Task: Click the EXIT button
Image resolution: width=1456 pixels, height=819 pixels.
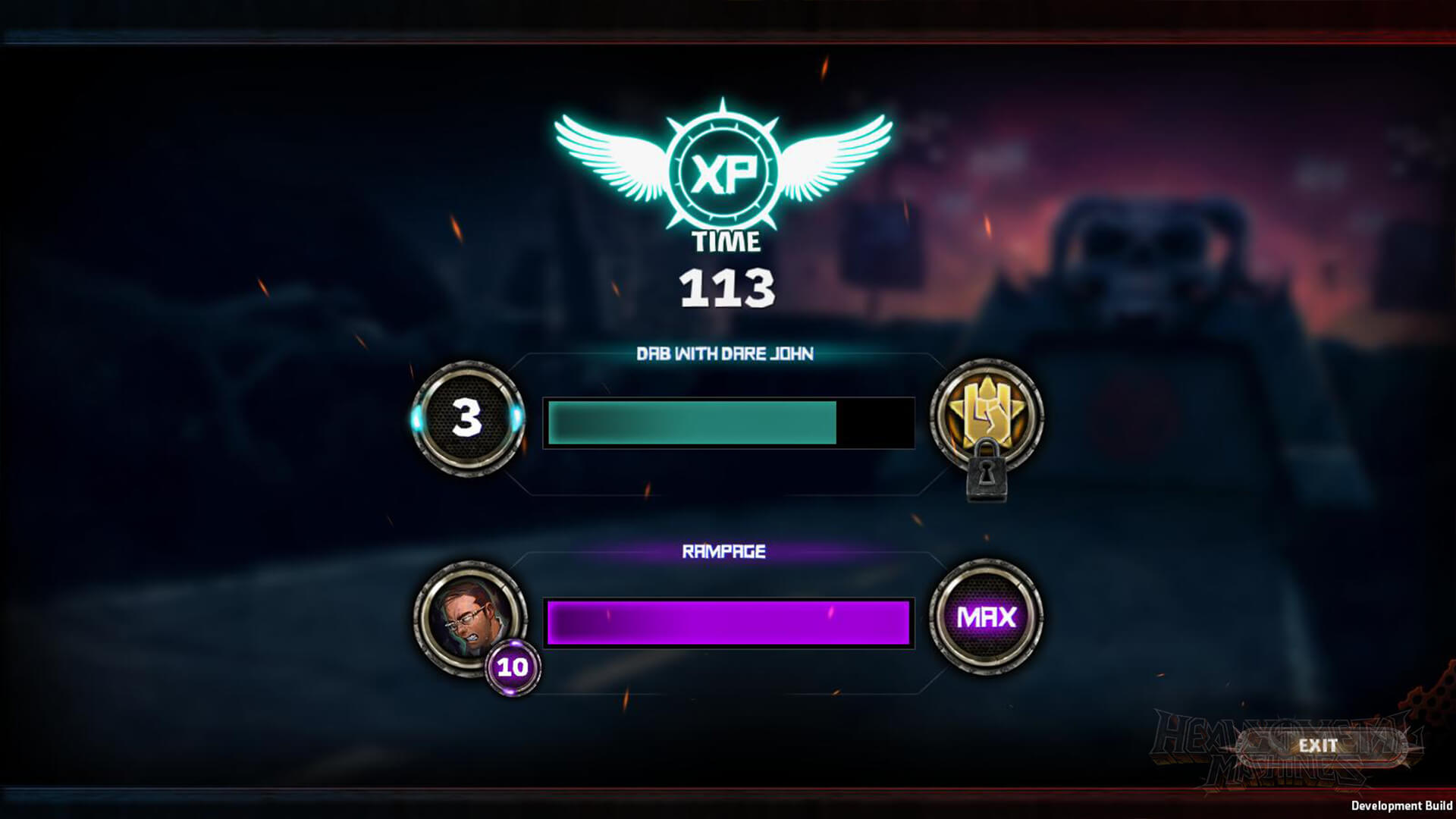Action: click(1319, 745)
